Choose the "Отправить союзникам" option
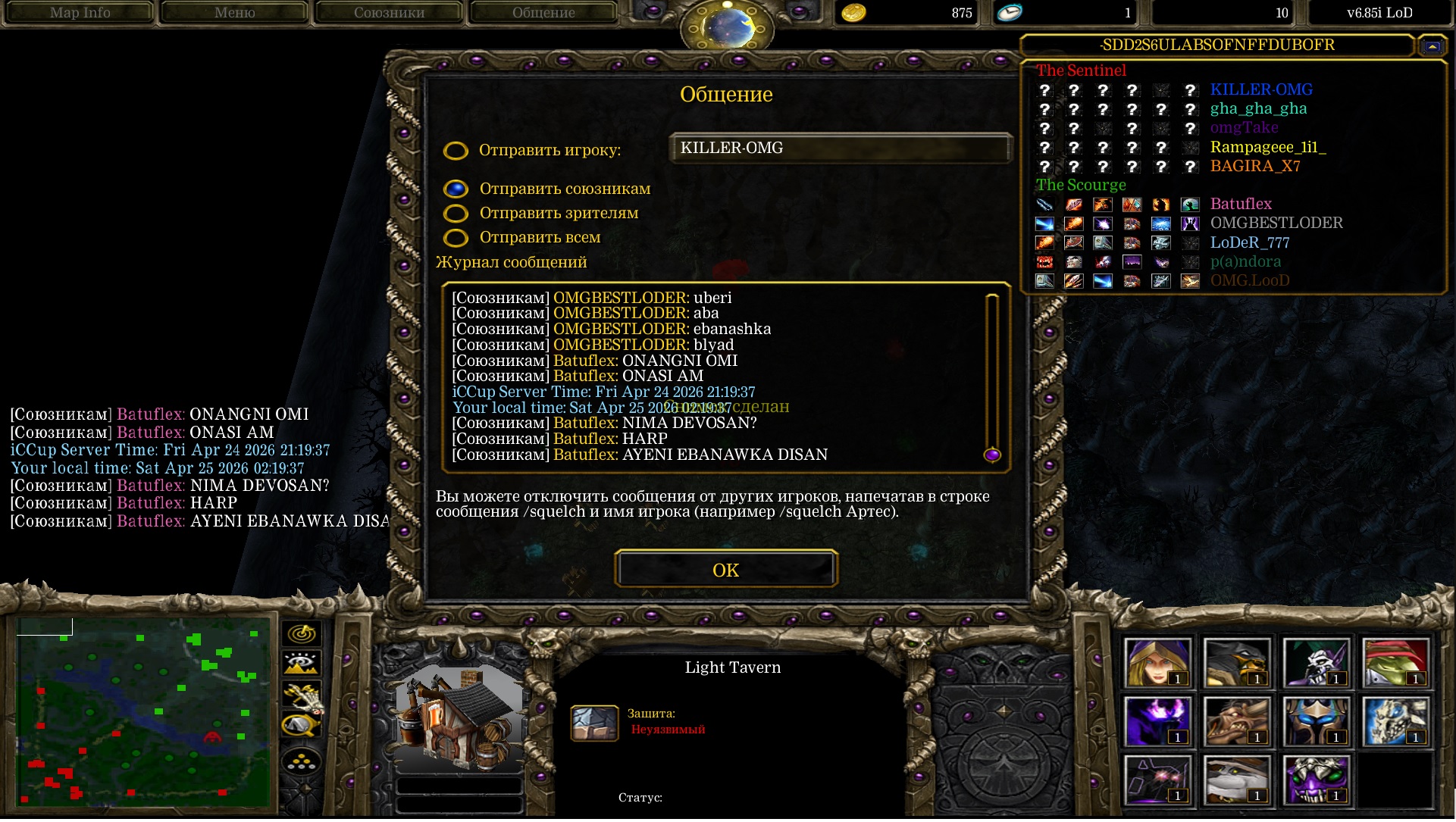1456x822 pixels. click(x=456, y=189)
